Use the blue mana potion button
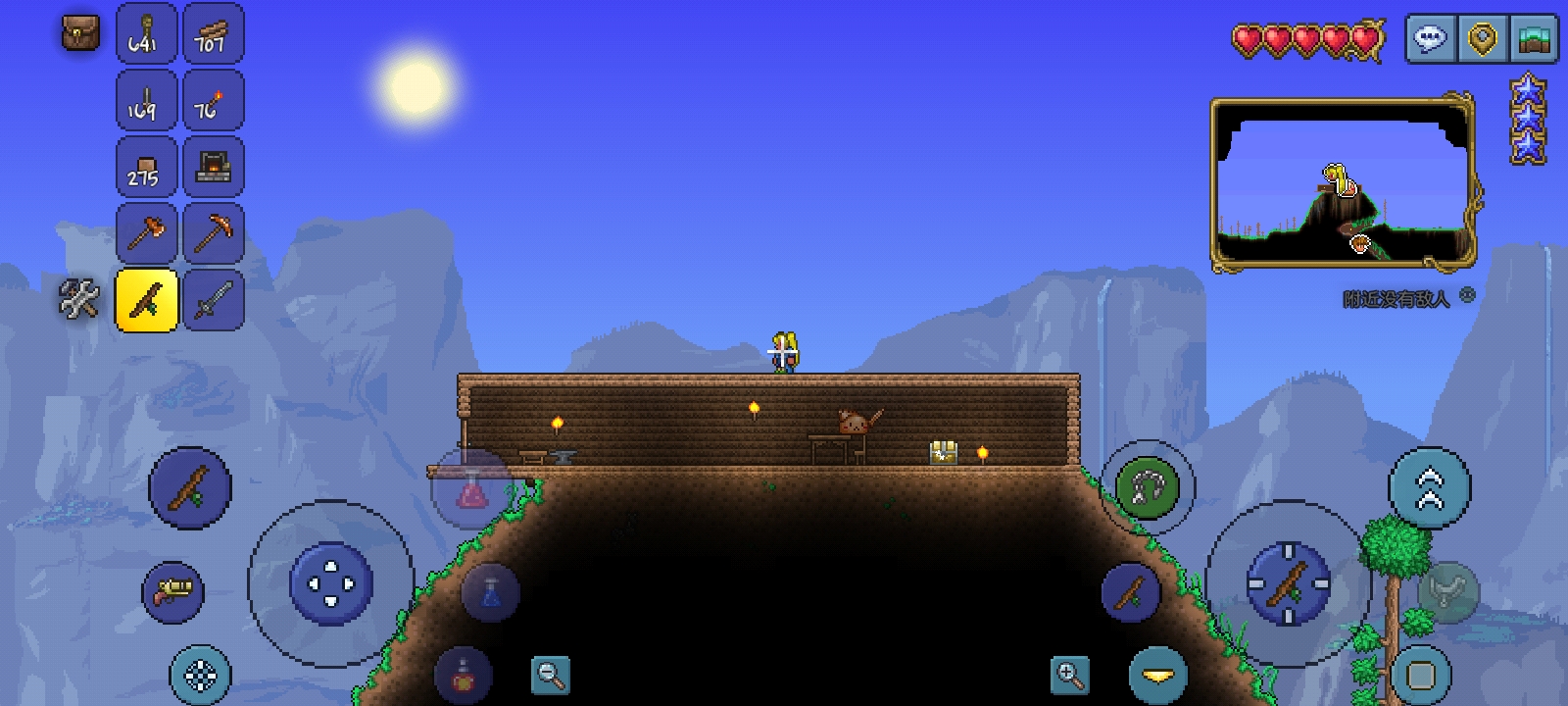 click(491, 591)
